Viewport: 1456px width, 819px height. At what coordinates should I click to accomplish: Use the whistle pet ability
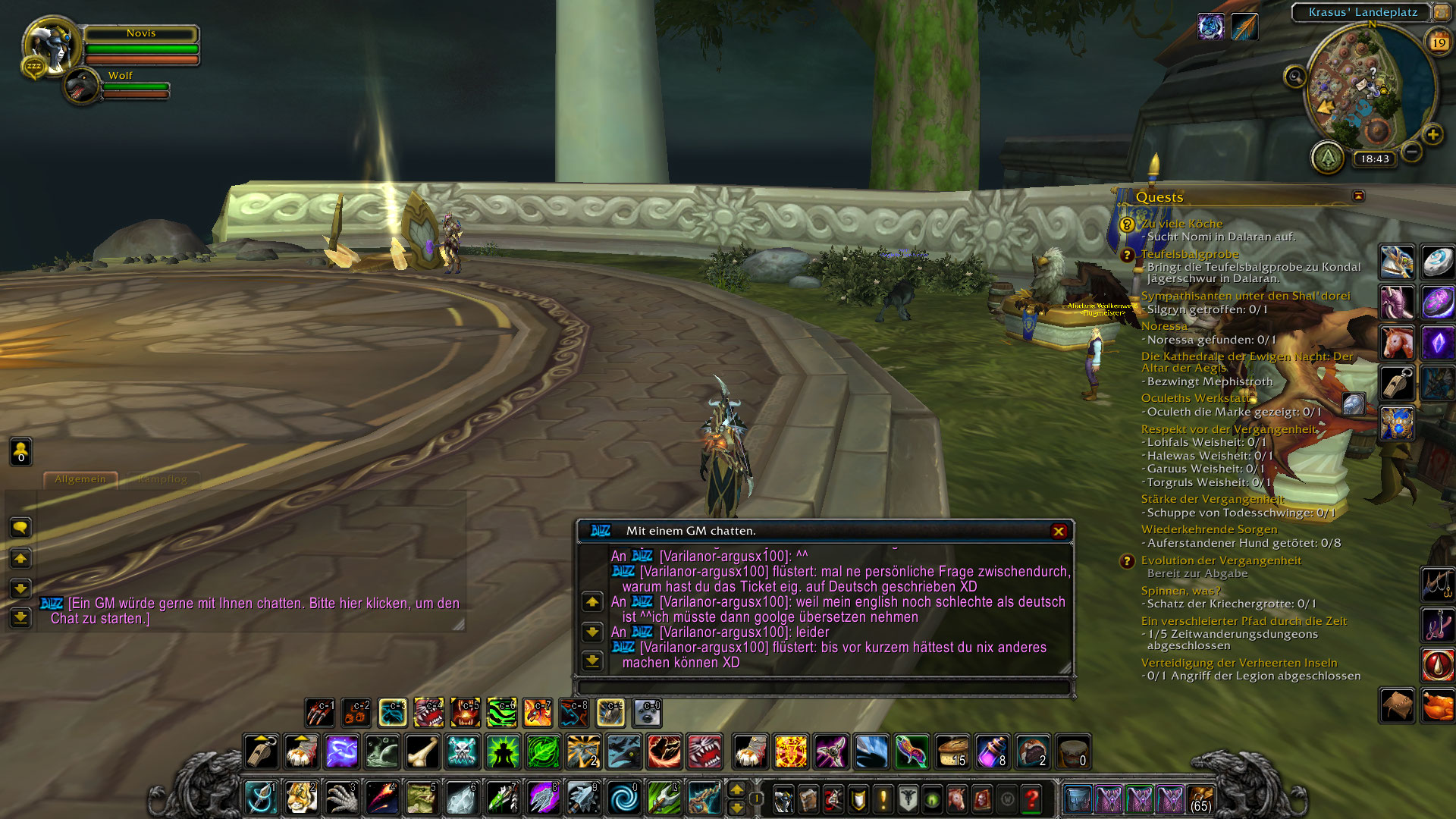[x=261, y=752]
